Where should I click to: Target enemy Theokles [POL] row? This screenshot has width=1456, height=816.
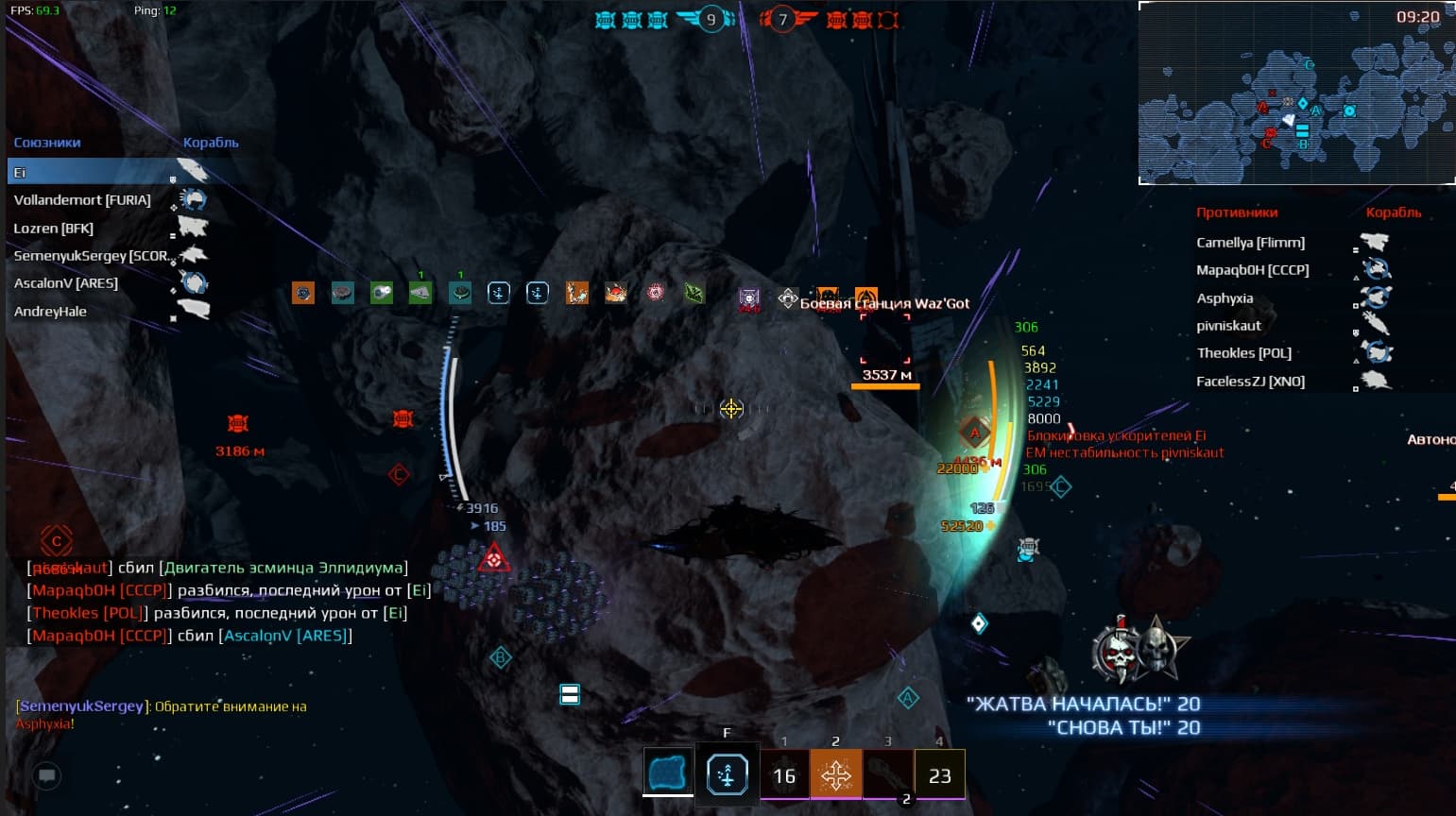click(x=1243, y=353)
